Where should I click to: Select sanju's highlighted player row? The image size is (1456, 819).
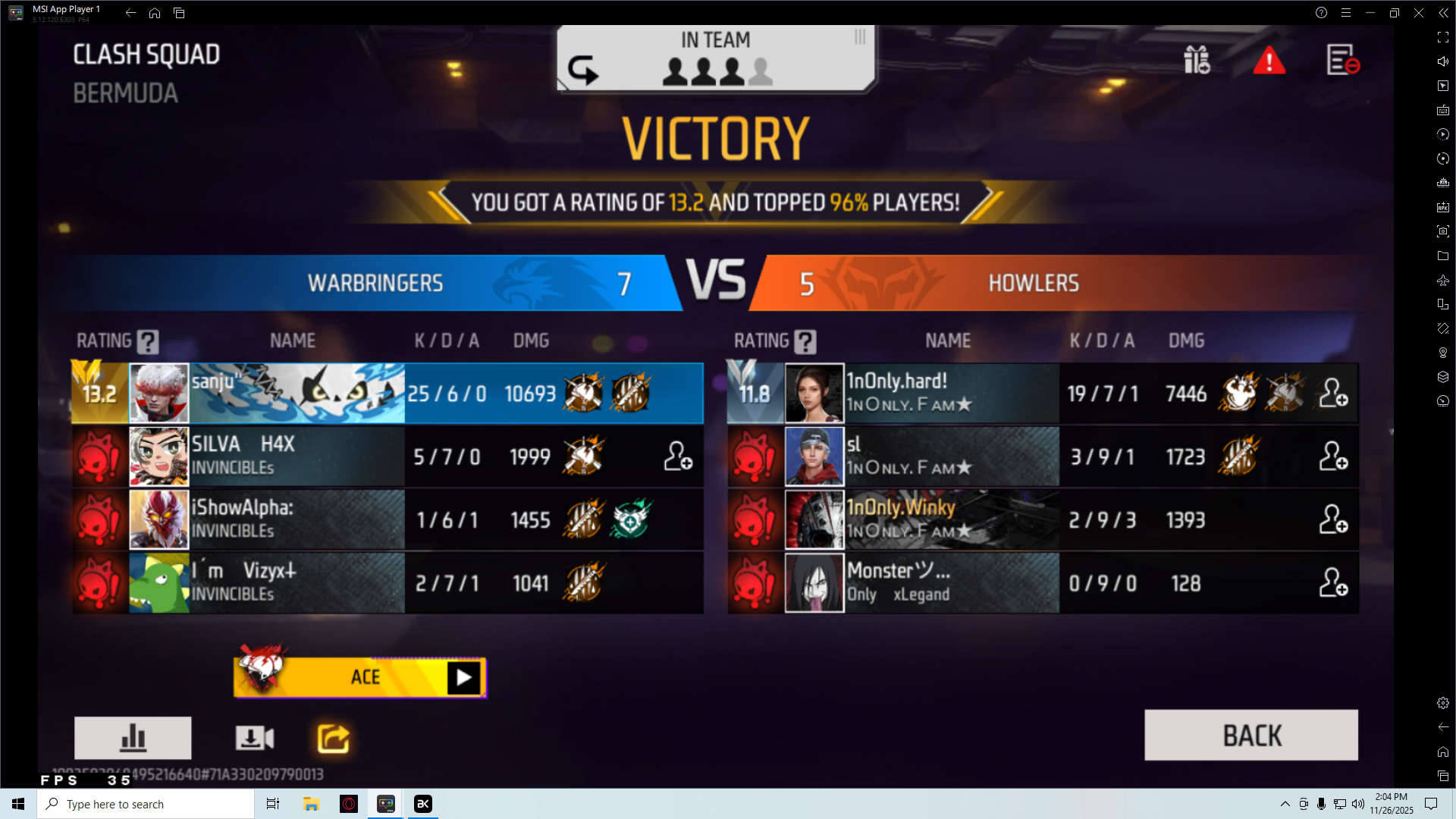pyautogui.click(x=387, y=393)
